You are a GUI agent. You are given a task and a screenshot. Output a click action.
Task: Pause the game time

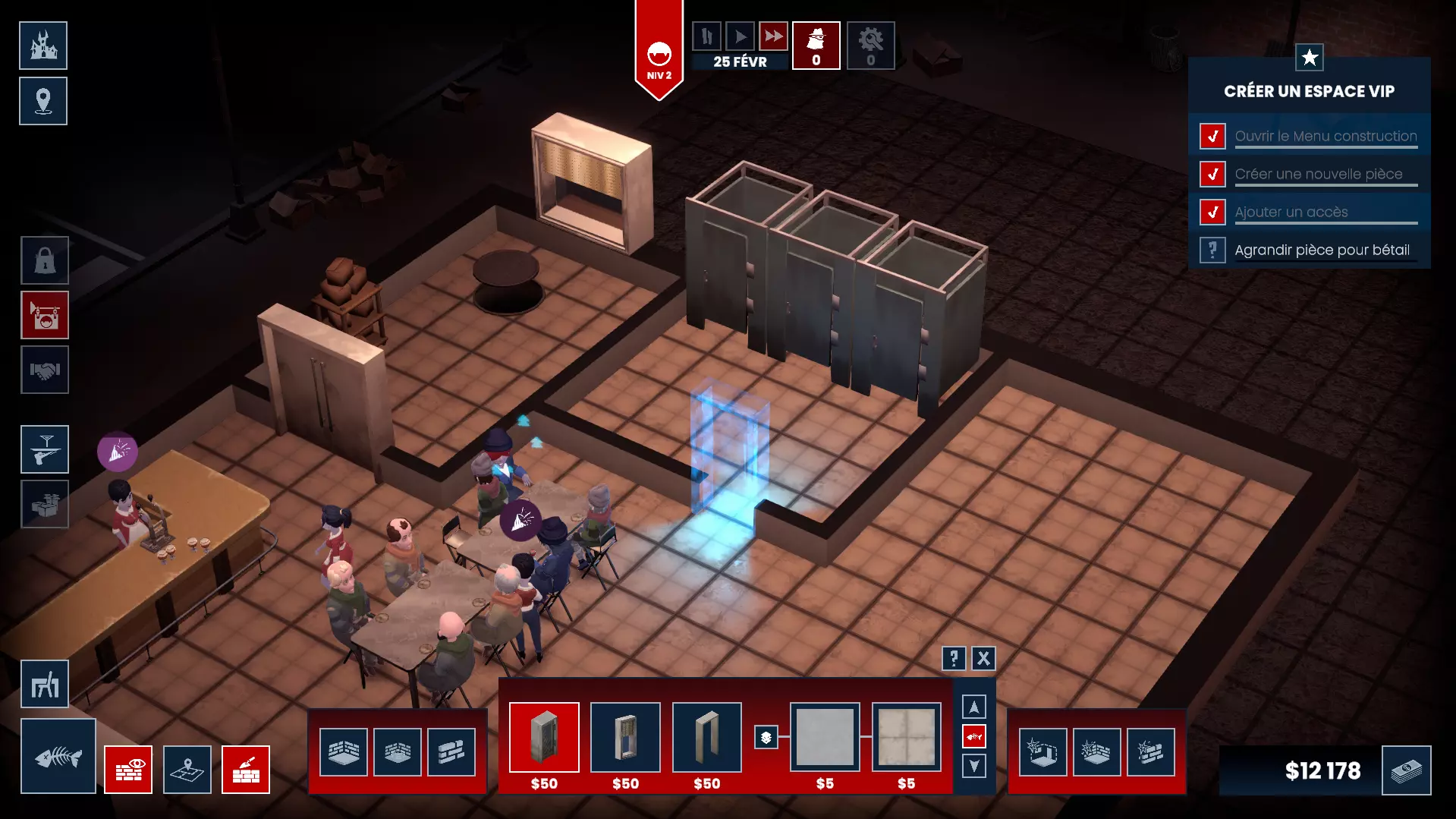[706, 36]
